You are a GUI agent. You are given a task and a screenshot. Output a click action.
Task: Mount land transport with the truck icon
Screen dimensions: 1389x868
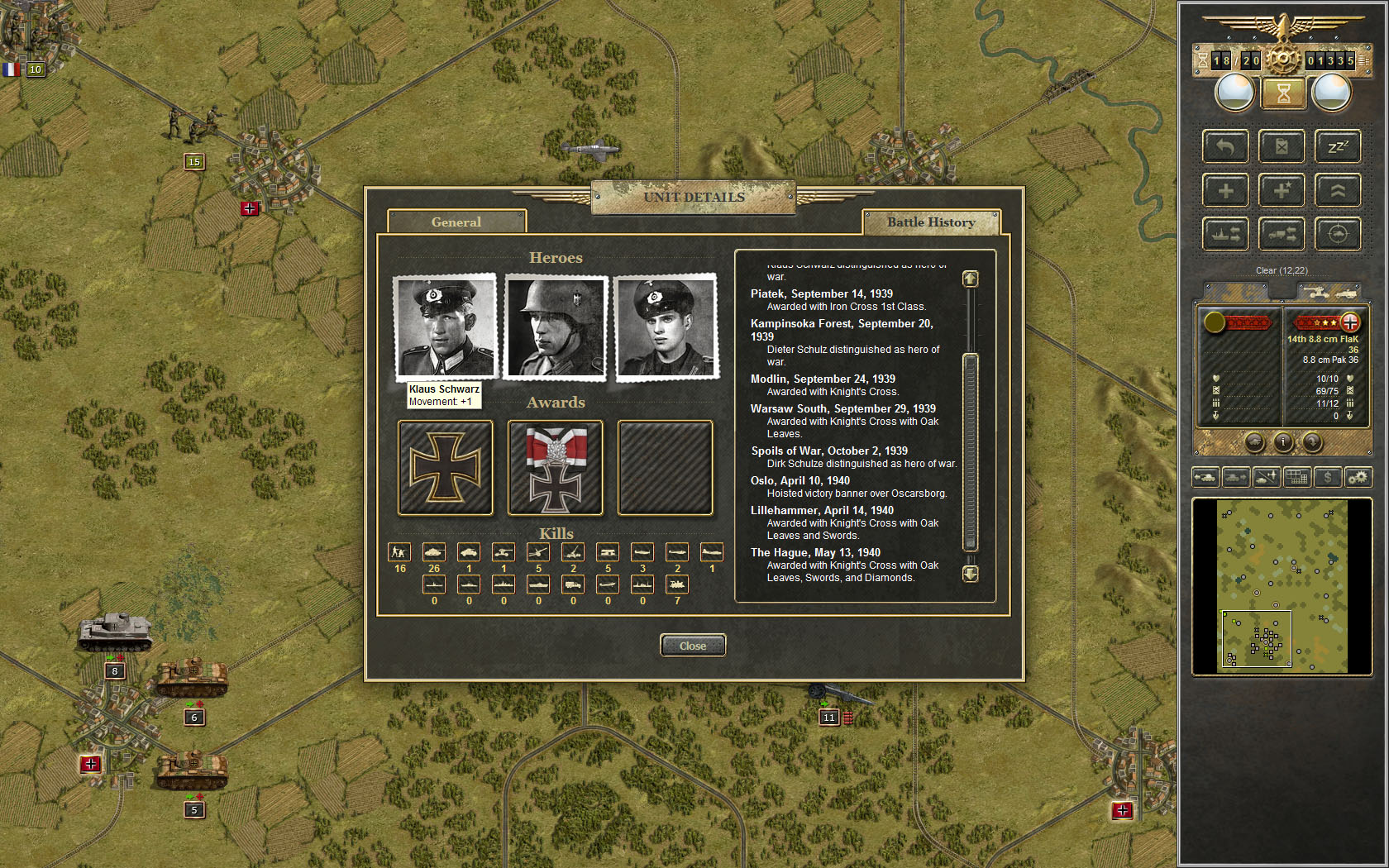pyautogui.click(x=1282, y=234)
